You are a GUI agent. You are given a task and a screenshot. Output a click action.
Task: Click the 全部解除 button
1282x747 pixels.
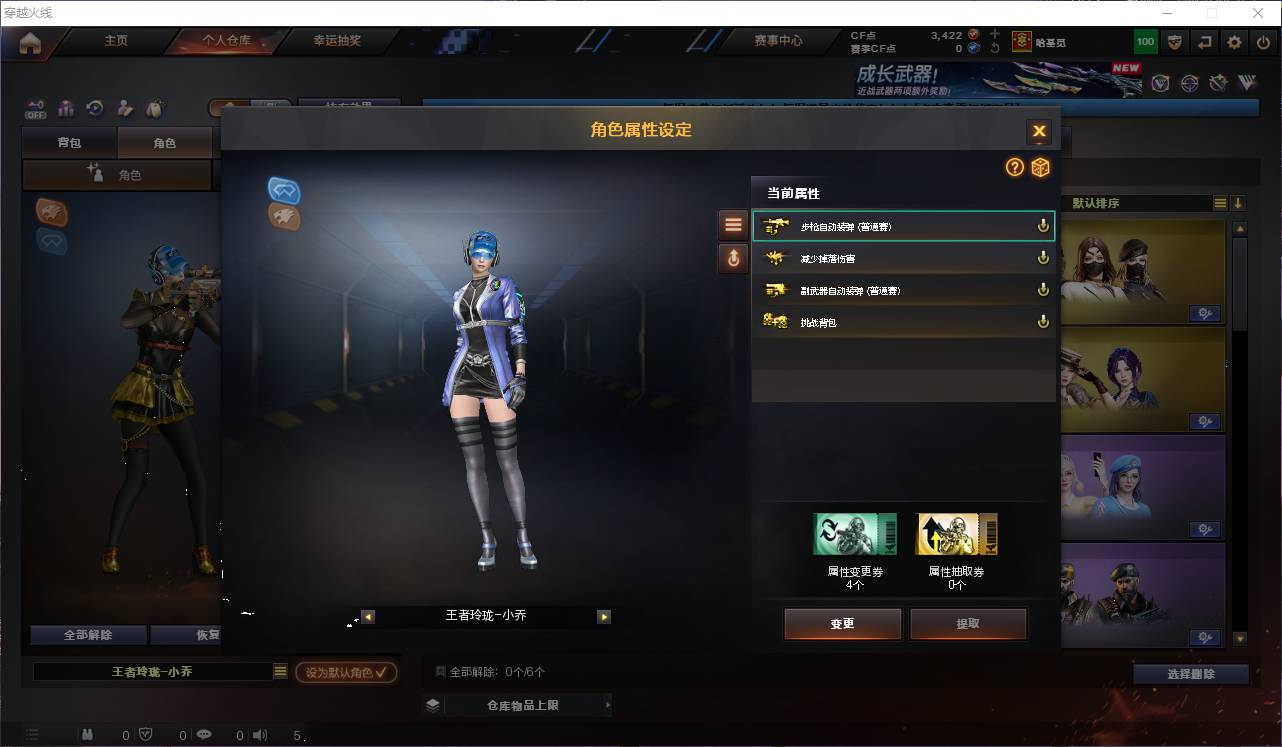click(x=86, y=635)
